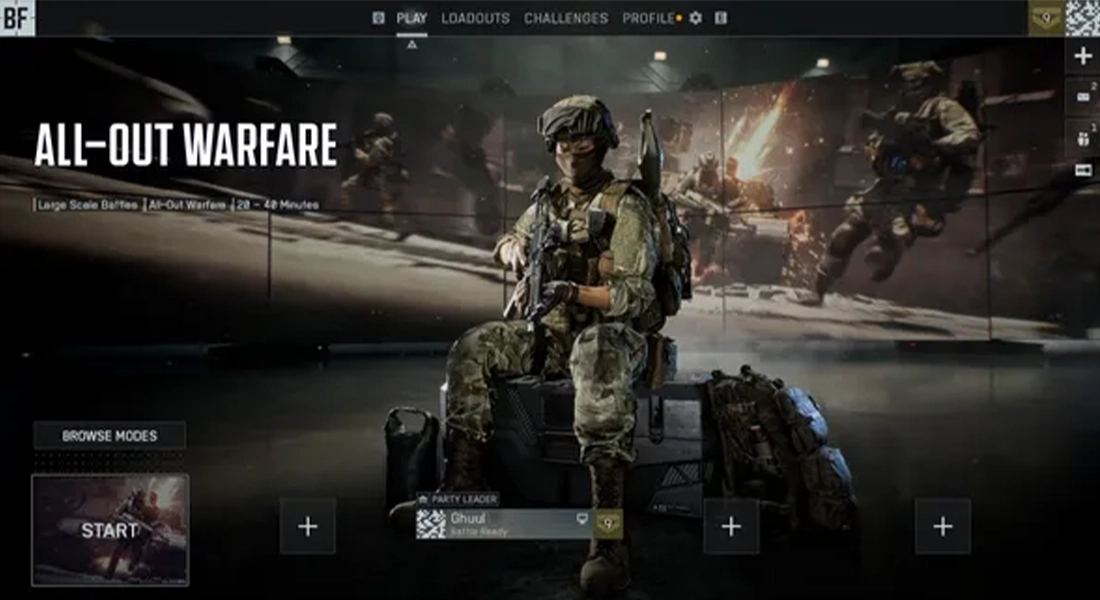This screenshot has width=1100, height=600.
Task: Go to the Profile tab
Action: point(648,18)
